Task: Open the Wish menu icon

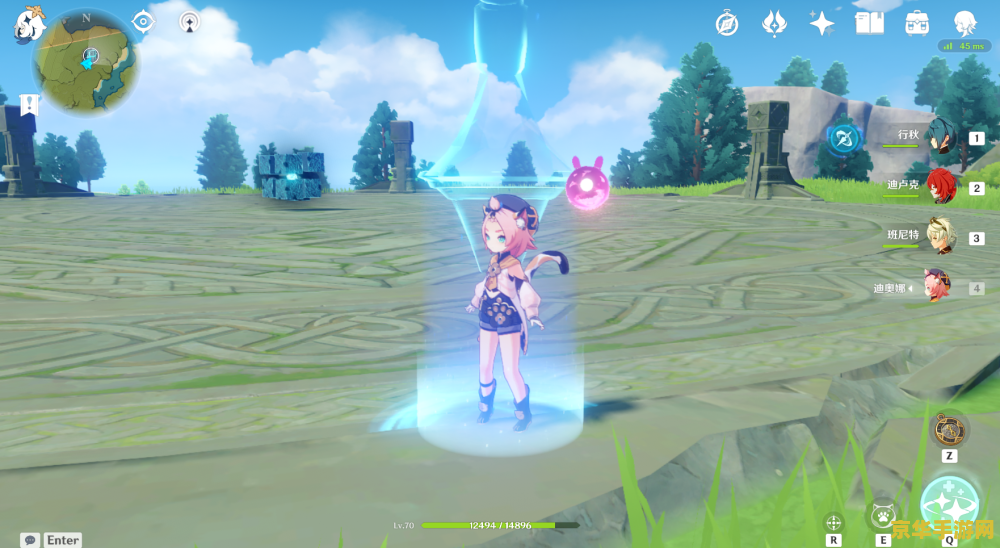Action: 774,23
